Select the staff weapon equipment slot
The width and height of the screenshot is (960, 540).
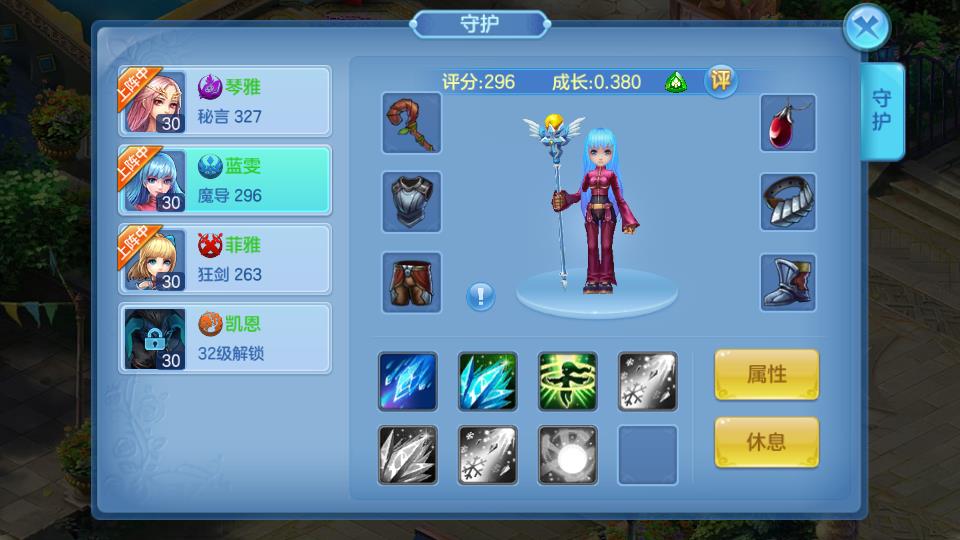click(411, 123)
